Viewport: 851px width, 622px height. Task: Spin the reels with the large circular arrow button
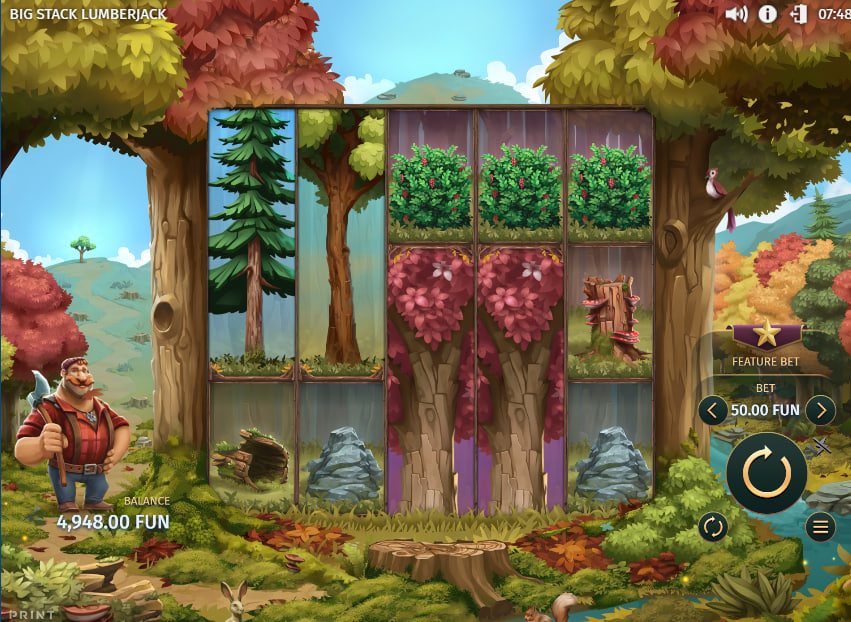[x=767, y=472]
